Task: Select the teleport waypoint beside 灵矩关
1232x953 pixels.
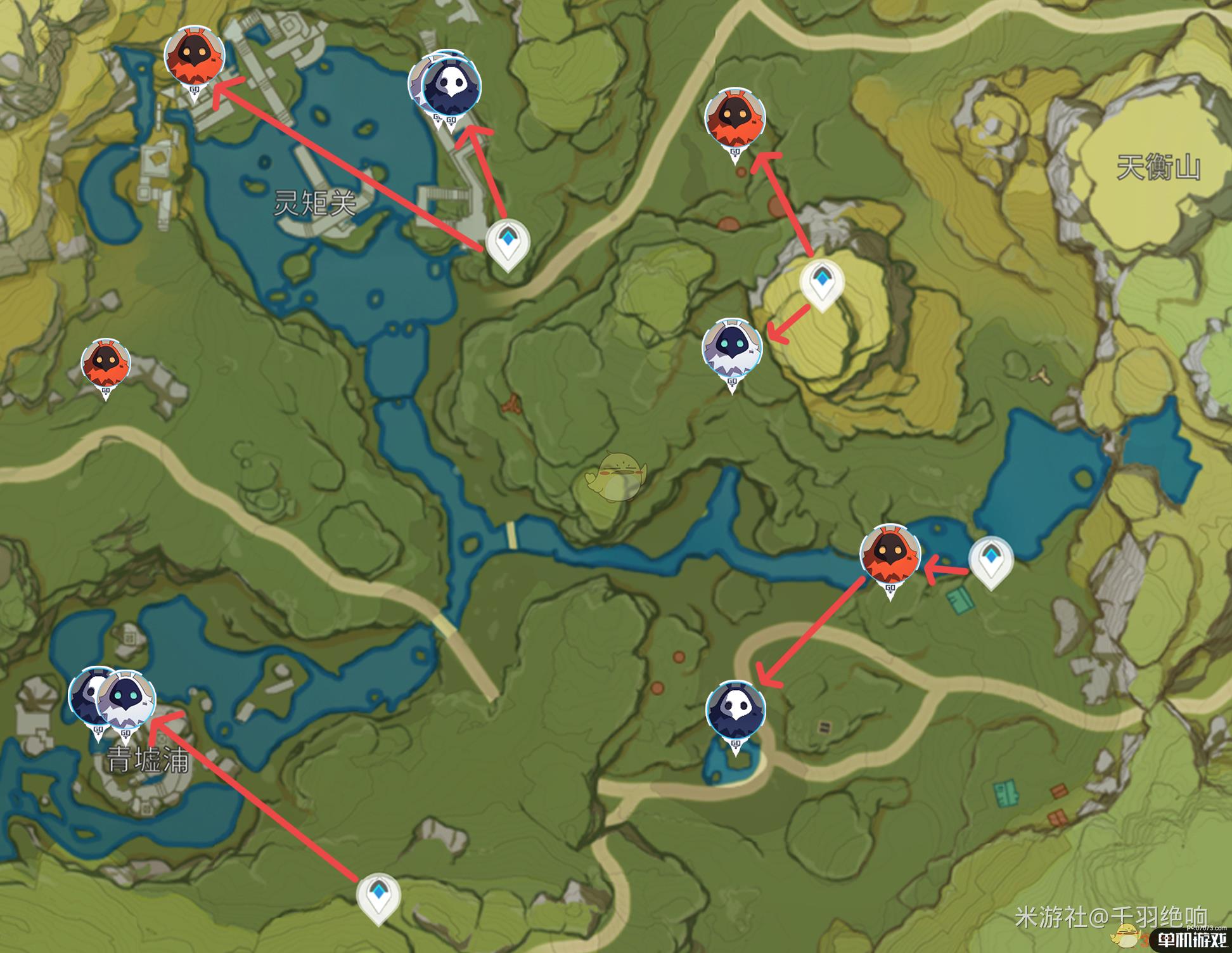Action: tap(507, 243)
